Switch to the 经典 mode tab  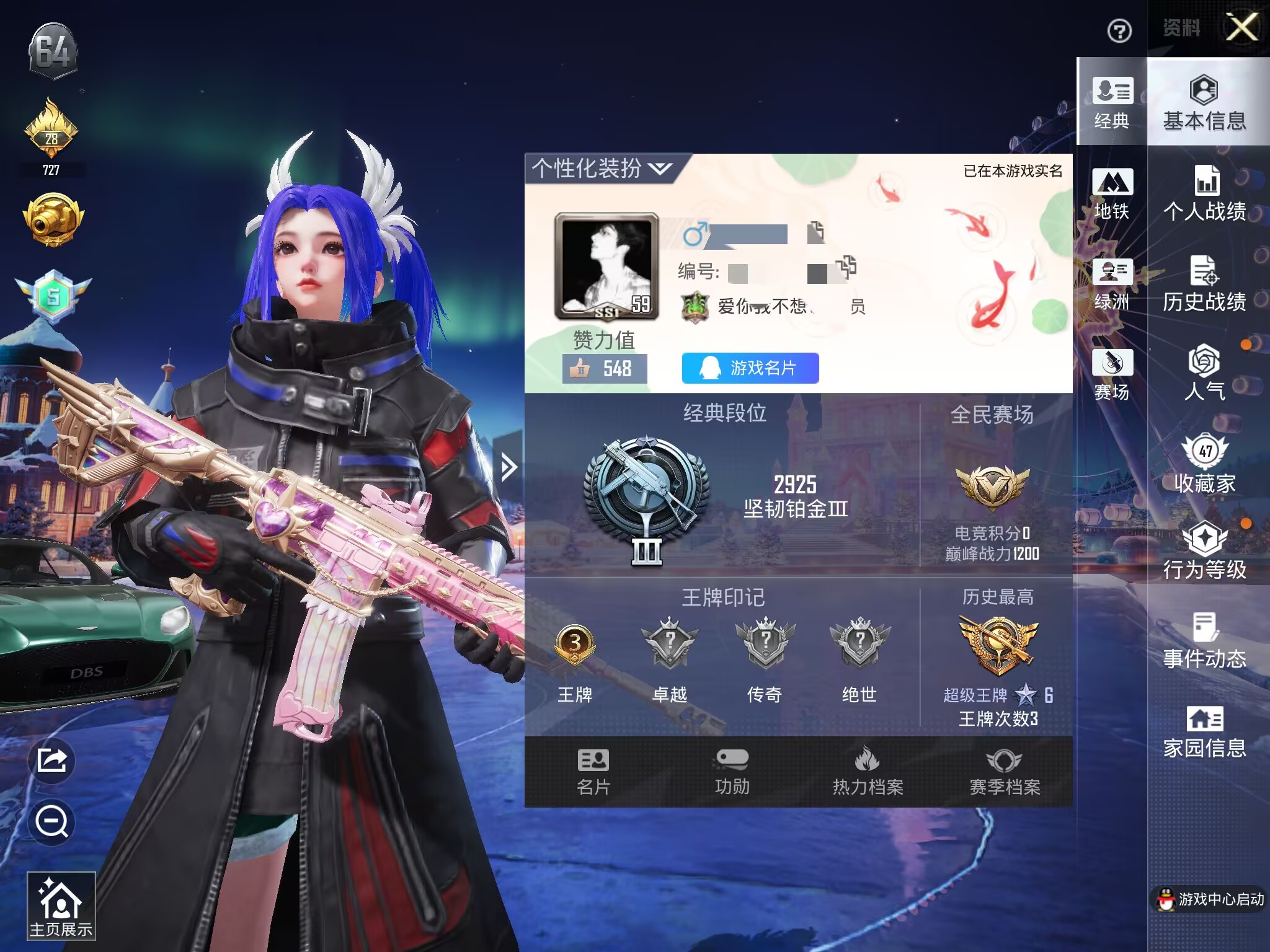point(1112,102)
